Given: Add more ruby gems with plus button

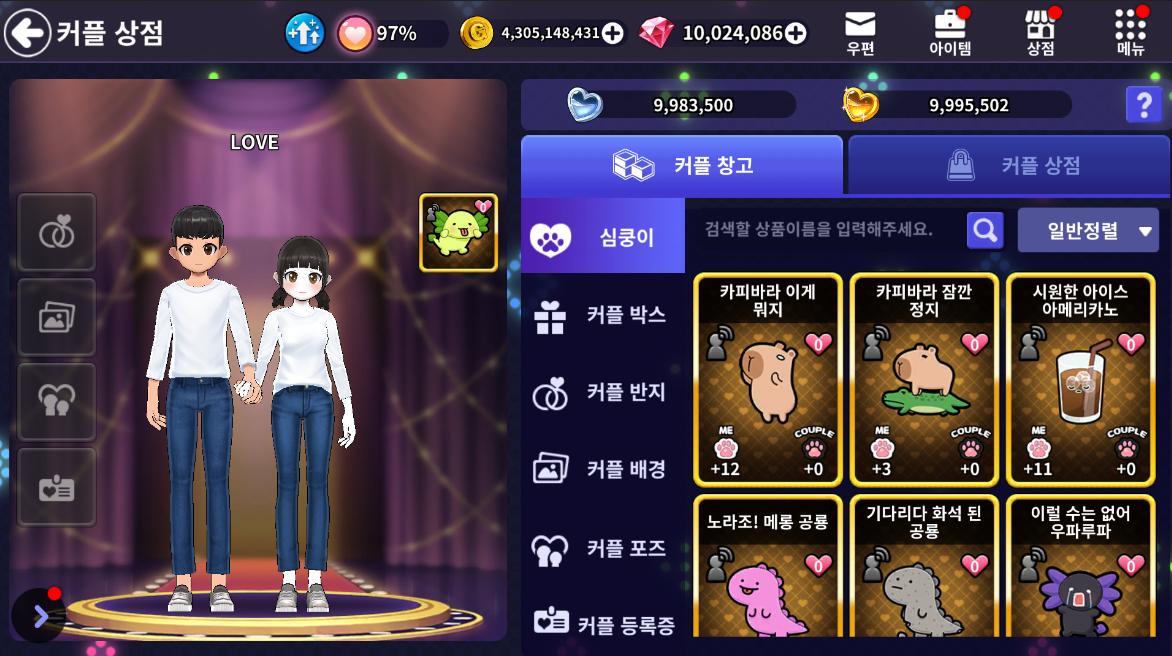Looking at the screenshot, I should point(796,33).
